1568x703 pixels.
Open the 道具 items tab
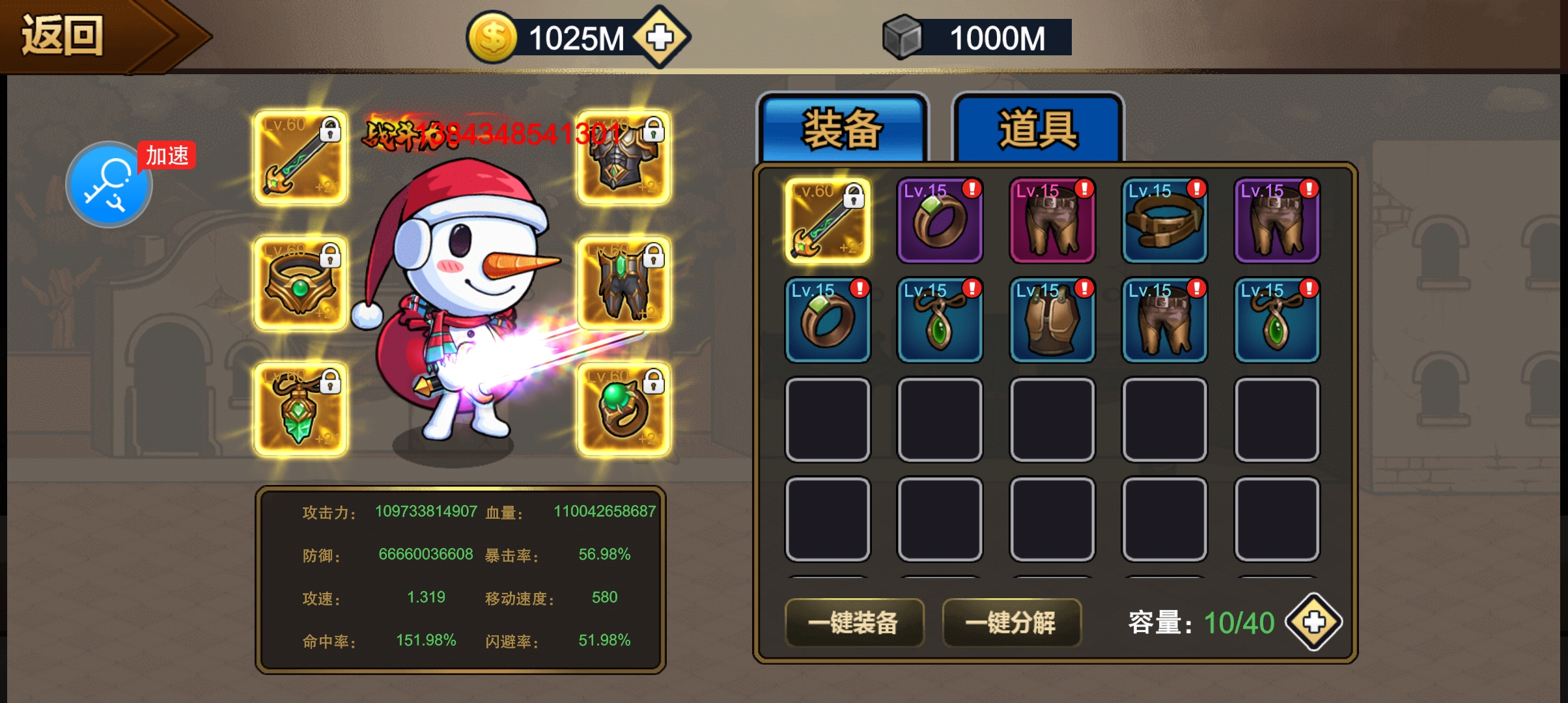(1037, 129)
